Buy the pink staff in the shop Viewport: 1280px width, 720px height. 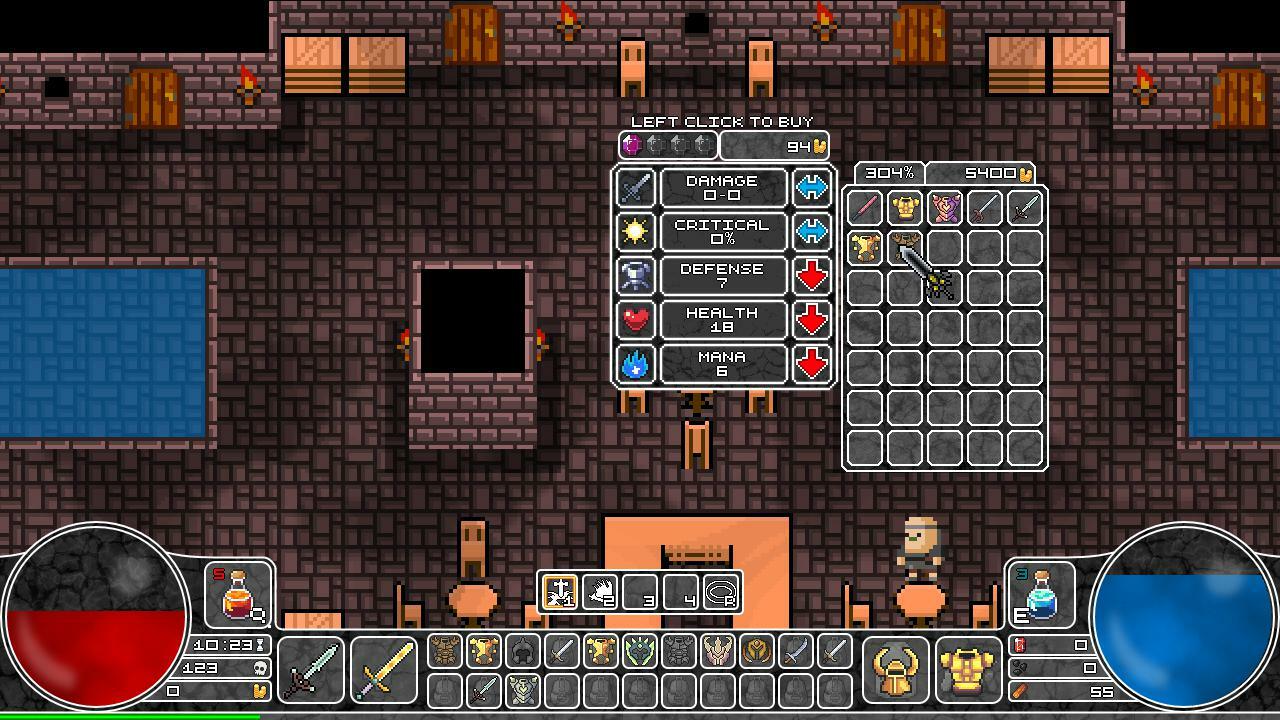pyautogui.click(x=863, y=208)
